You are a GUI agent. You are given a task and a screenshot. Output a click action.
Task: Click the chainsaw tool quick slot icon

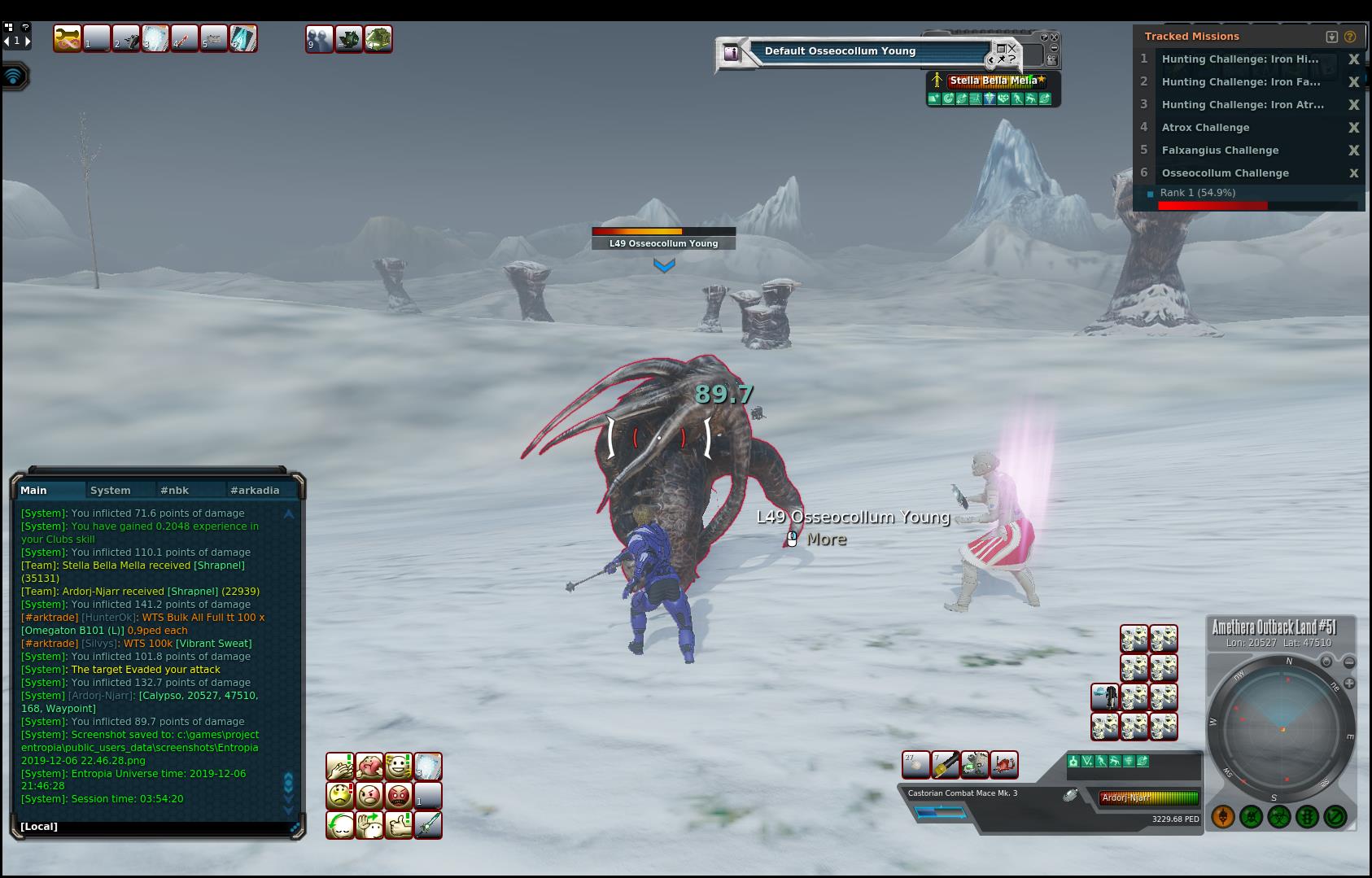coord(974,765)
